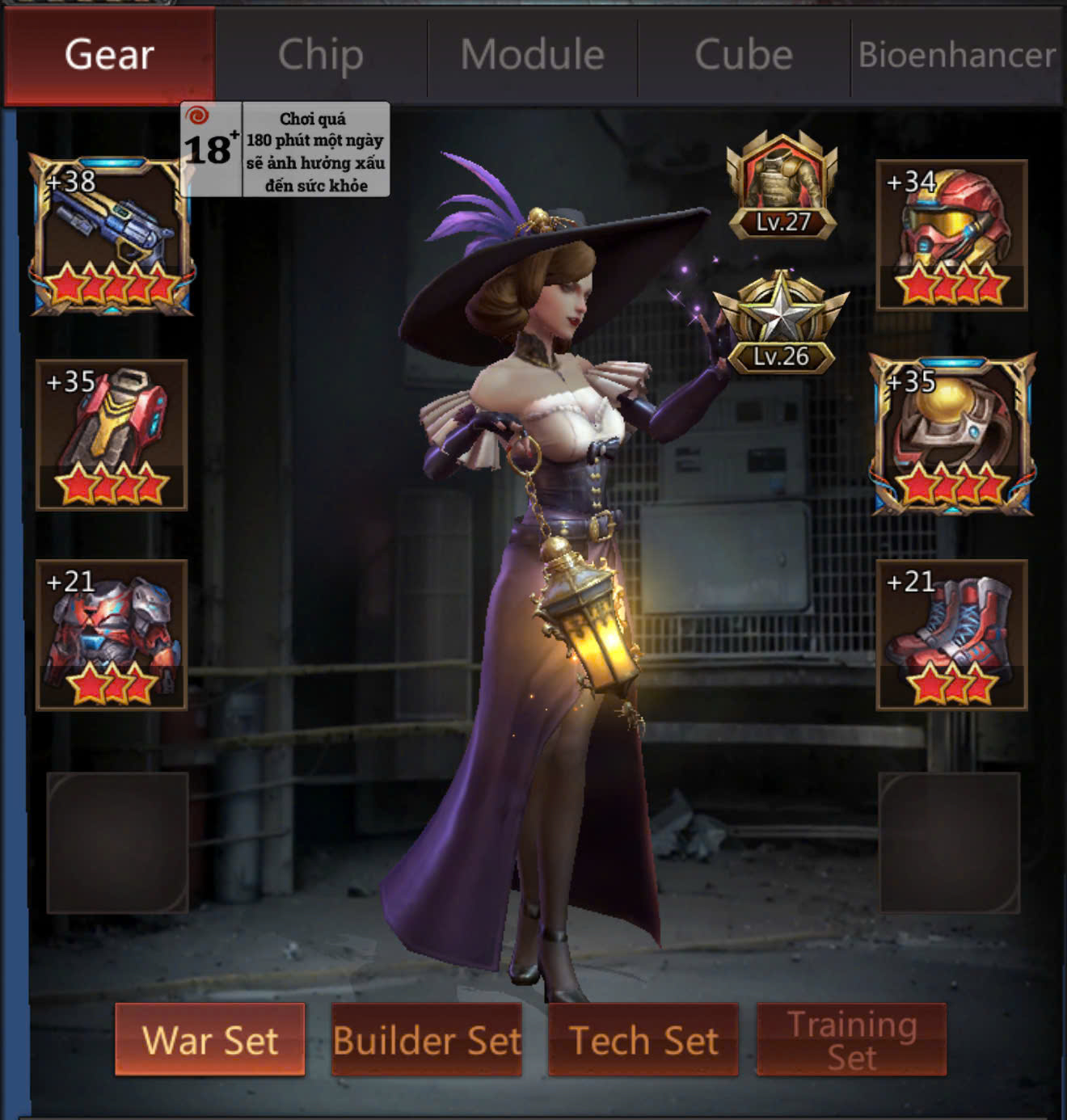
Task: Pick the +21 red boots slot
Action: pyautogui.click(x=952, y=634)
